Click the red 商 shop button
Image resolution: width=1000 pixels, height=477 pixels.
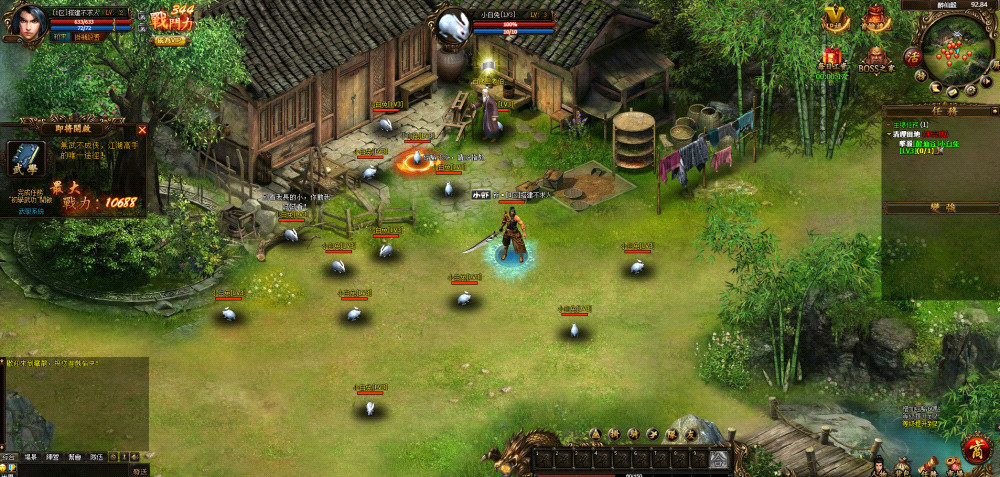click(x=977, y=446)
